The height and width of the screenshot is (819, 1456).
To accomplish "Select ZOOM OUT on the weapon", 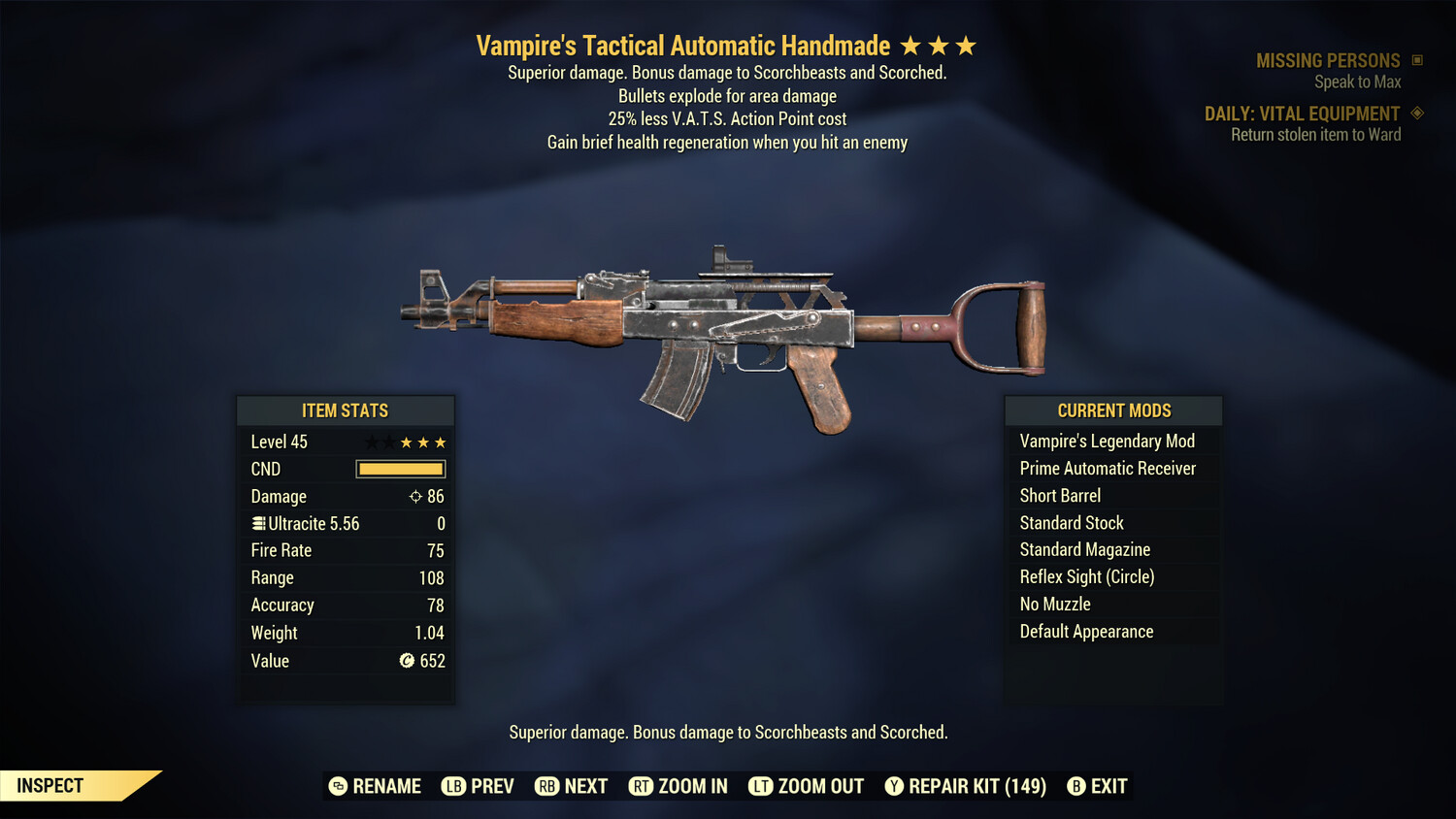I will pyautogui.click(x=806, y=786).
